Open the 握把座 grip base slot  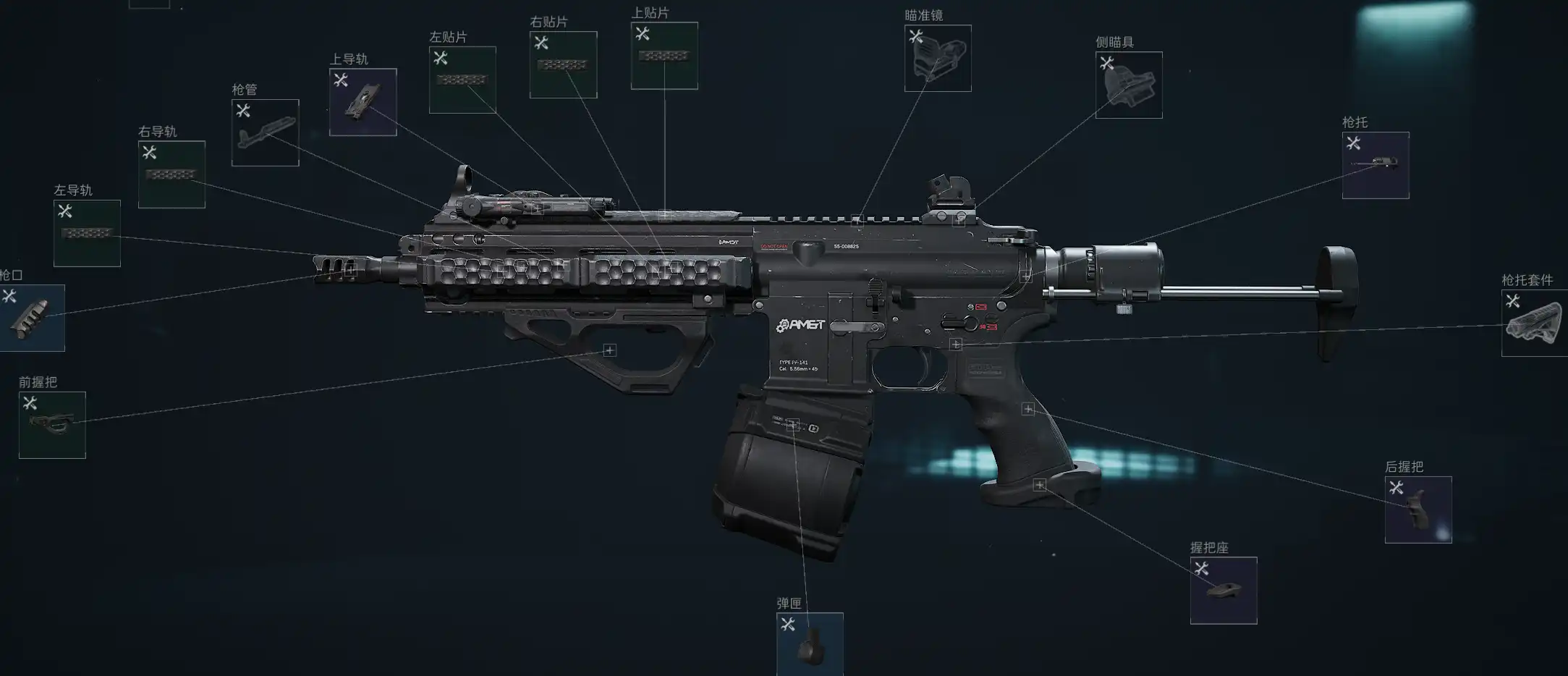[1223, 590]
